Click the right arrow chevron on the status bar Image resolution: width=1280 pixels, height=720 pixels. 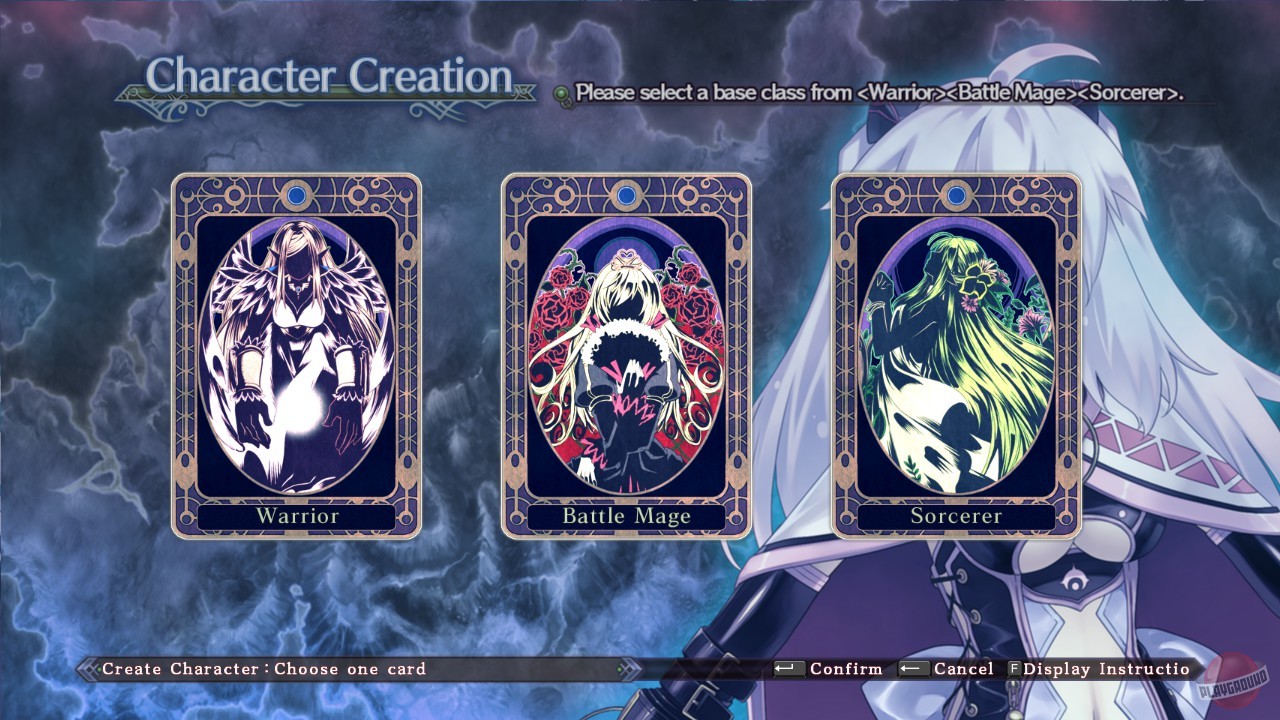pyautogui.click(x=630, y=669)
